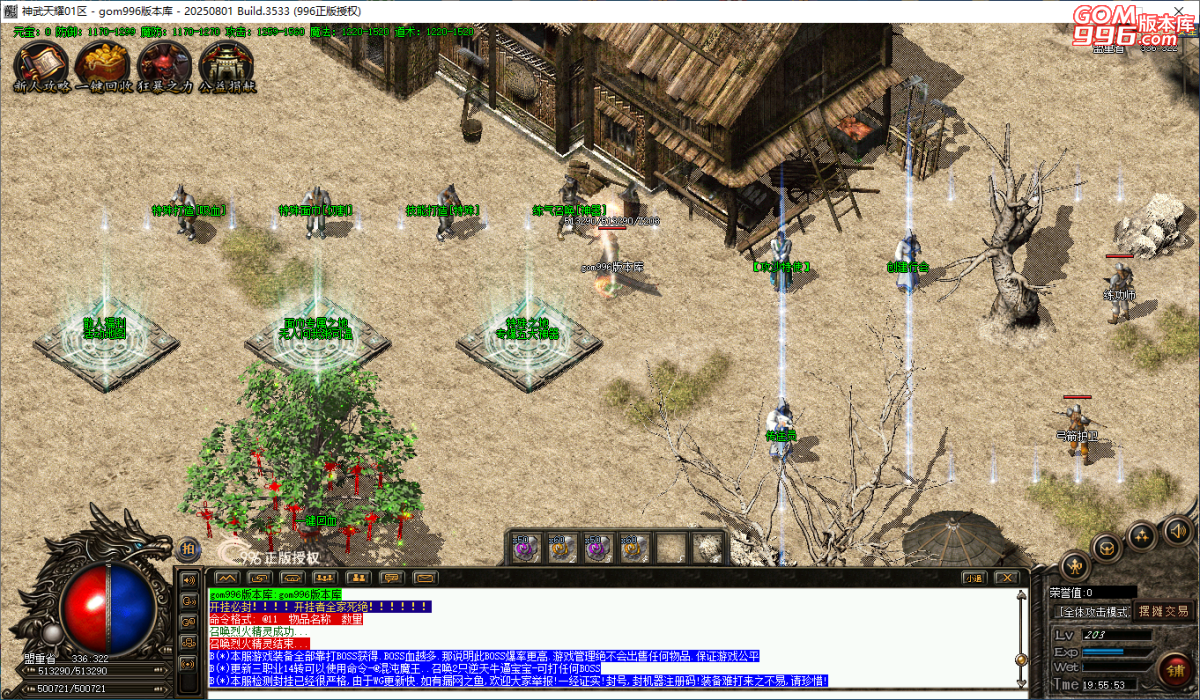Close the game with chat panel X button
This screenshot has height=700, width=1200.
[1008, 578]
